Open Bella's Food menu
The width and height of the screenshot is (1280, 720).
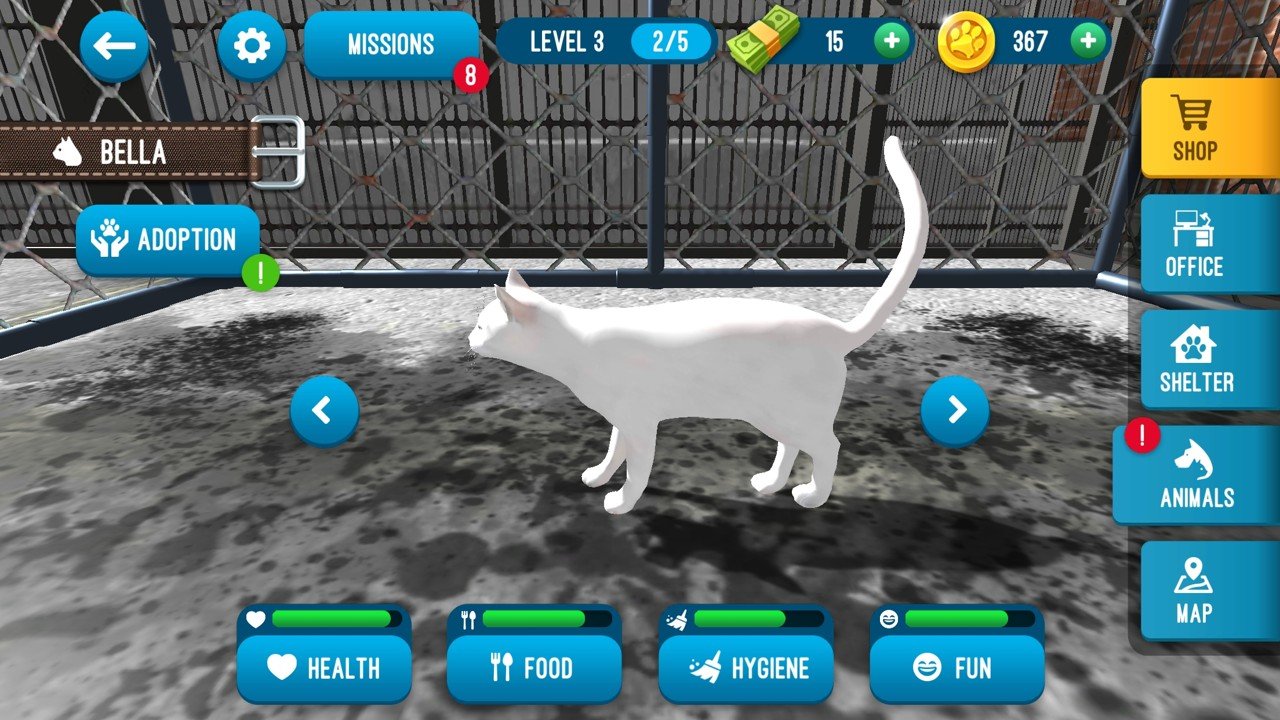point(535,669)
